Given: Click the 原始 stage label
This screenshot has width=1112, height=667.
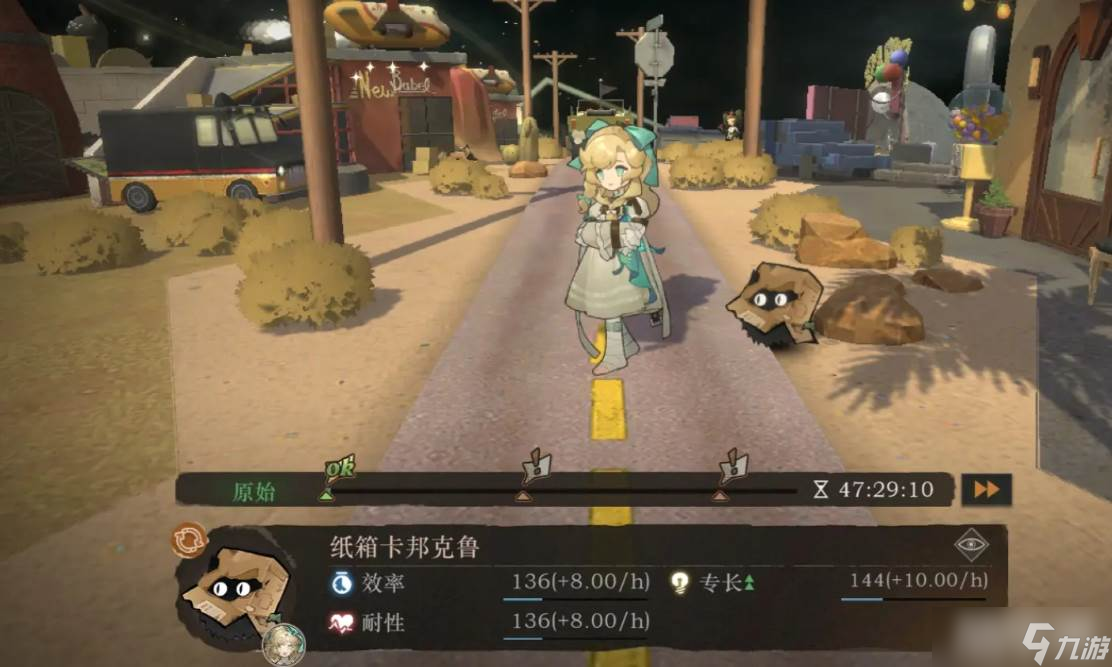Looking at the screenshot, I should (253, 491).
